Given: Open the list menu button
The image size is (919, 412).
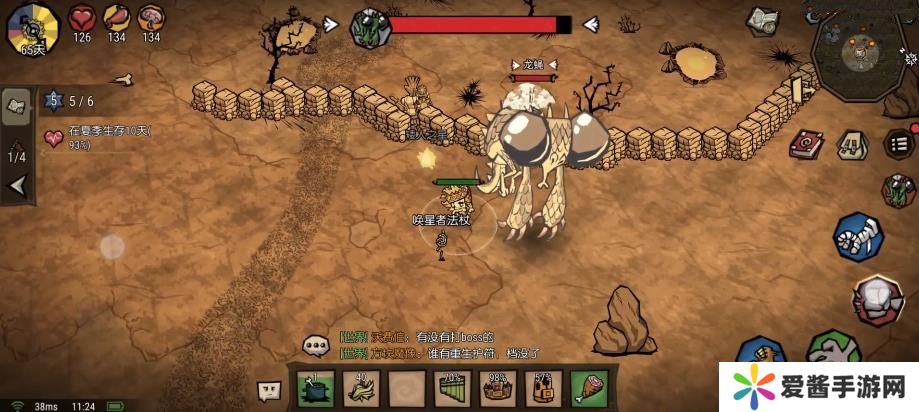Looking at the screenshot, I should tap(900, 142).
